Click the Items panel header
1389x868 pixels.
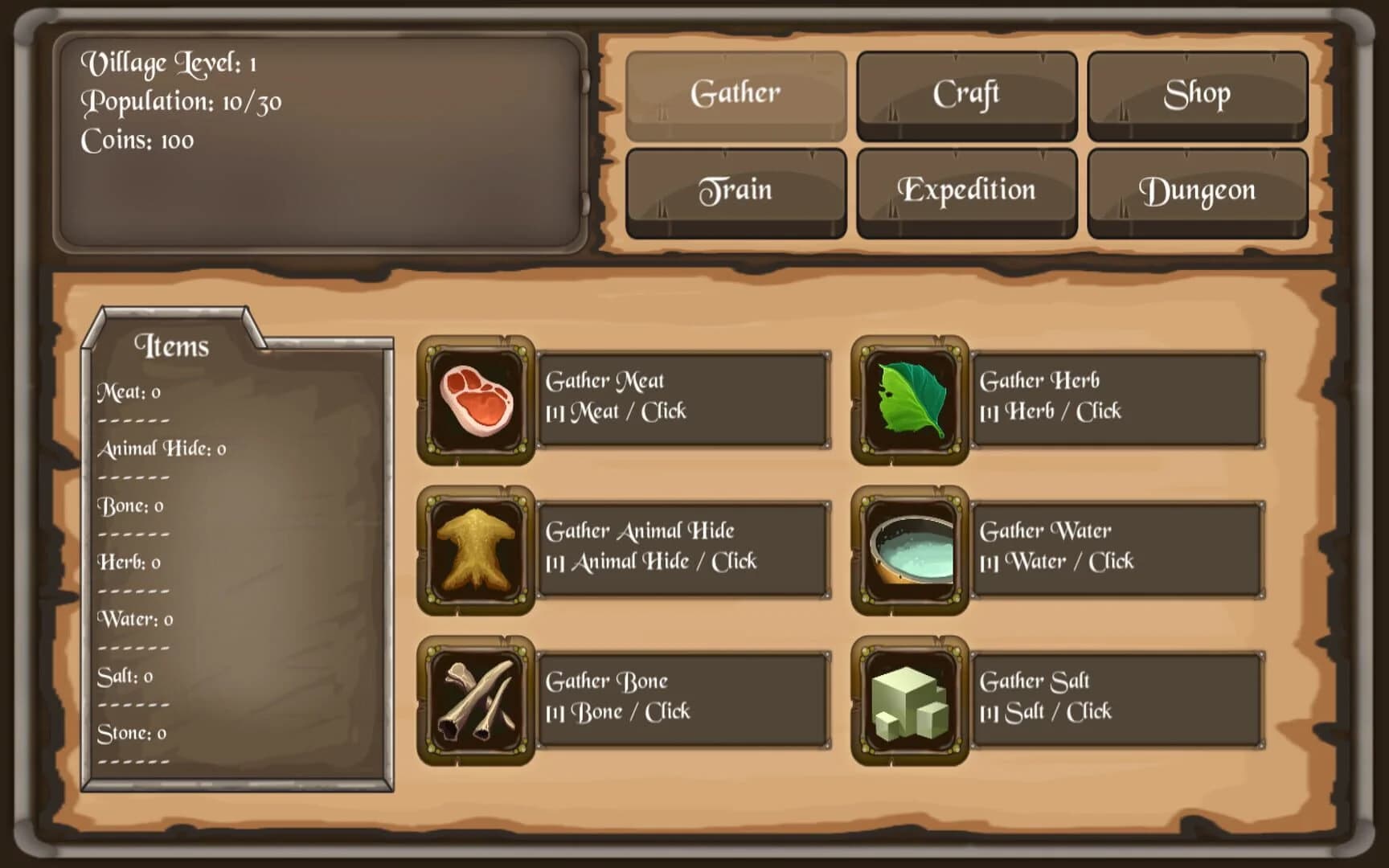[173, 346]
